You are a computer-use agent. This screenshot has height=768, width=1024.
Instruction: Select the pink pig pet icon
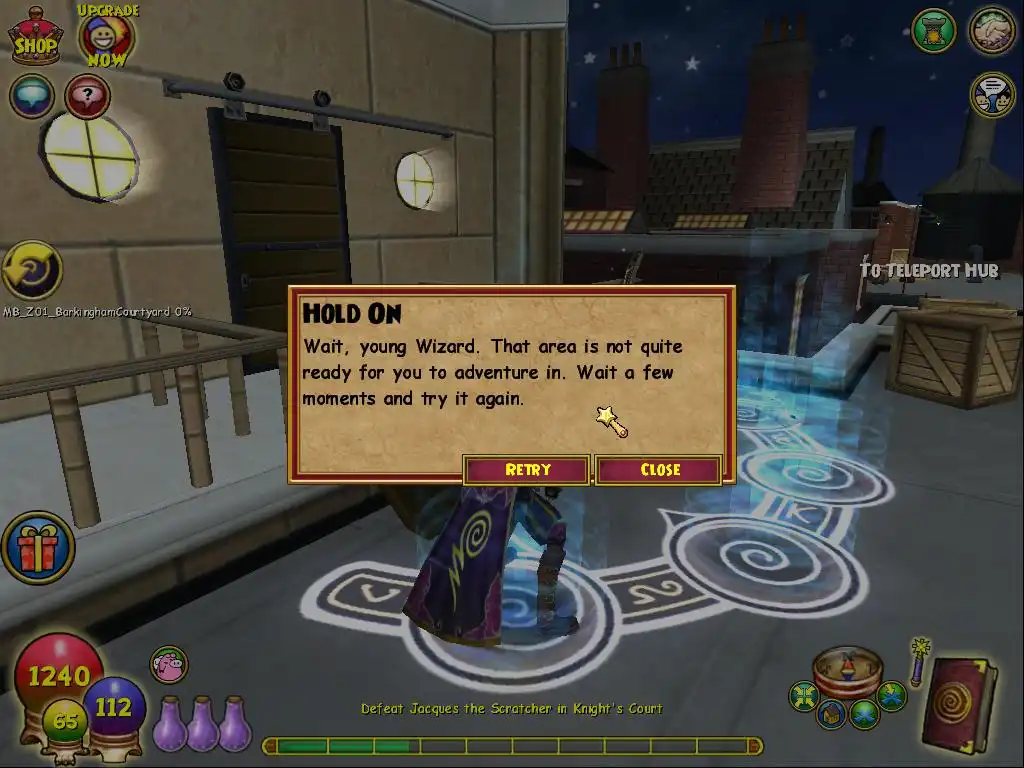point(169,664)
